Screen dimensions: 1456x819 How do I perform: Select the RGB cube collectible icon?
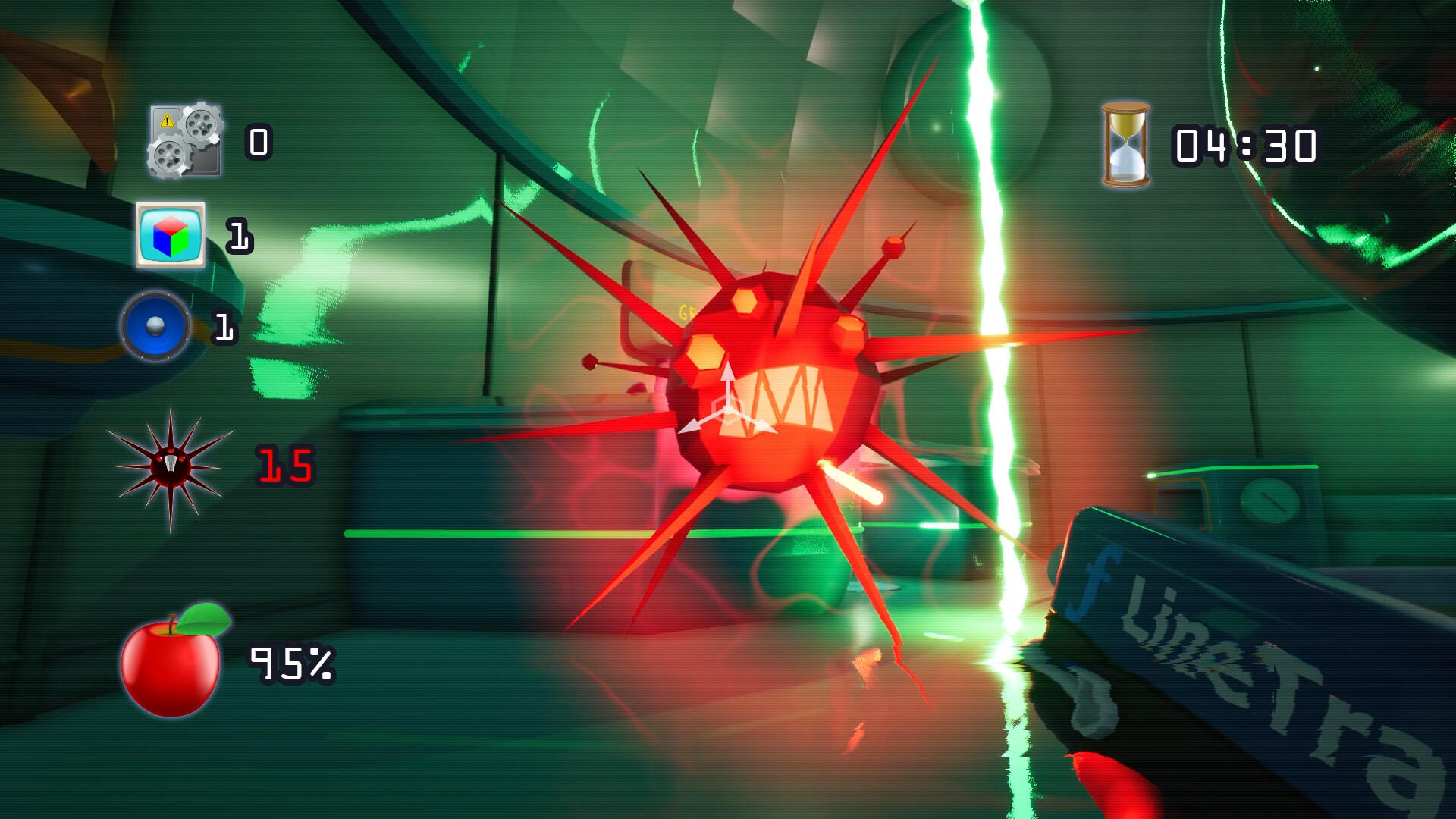click(x=171, y=236)
